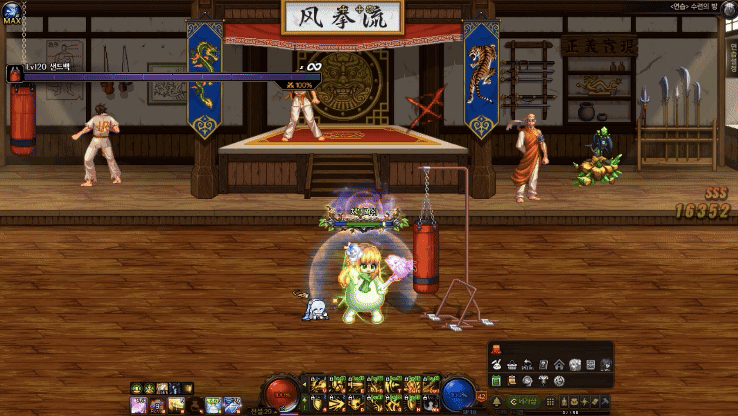Click the sandbag target icon beside the boss bar

click(x=16, y=73)
